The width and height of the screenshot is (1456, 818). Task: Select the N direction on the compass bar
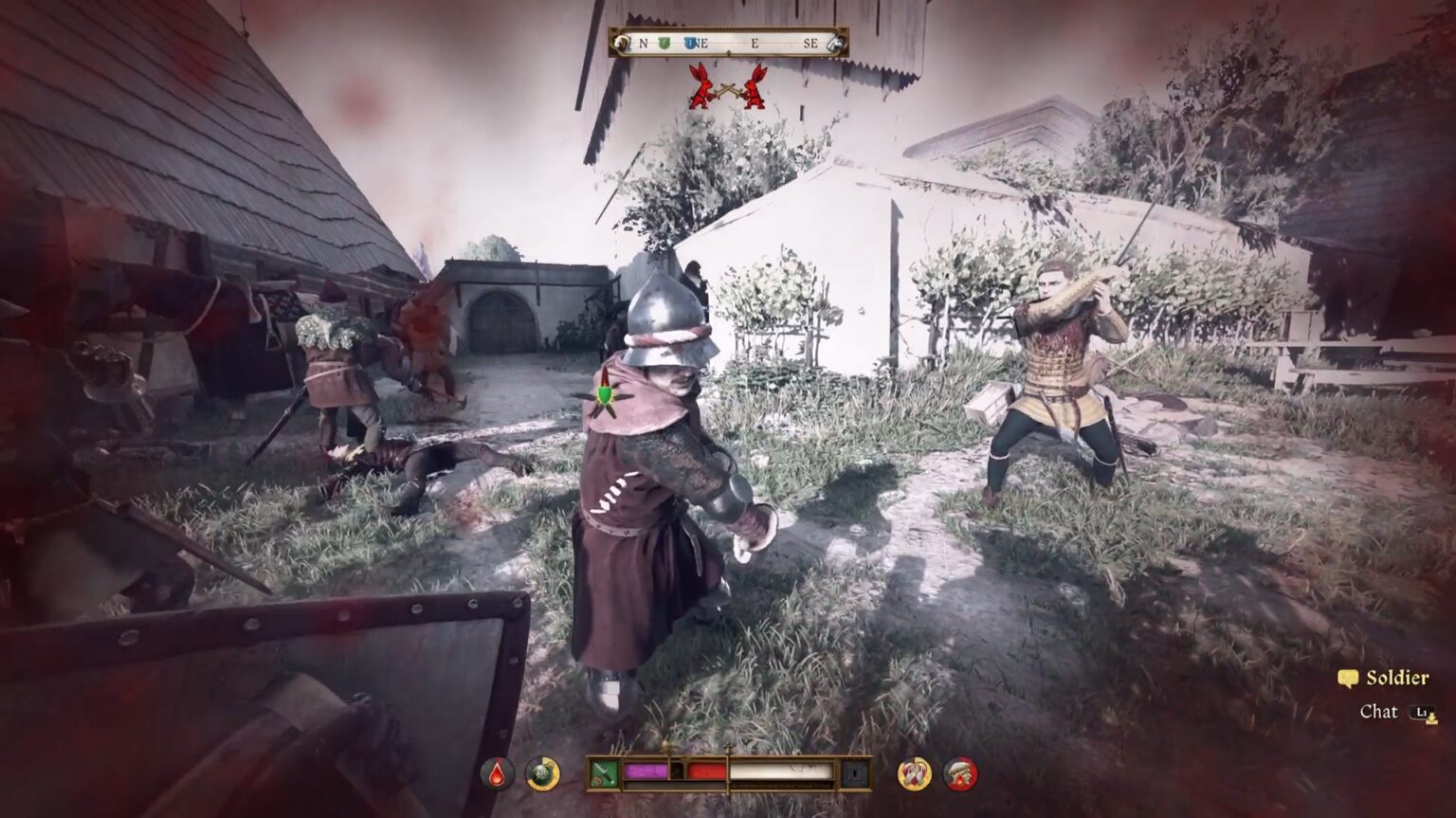pos(644,43)
